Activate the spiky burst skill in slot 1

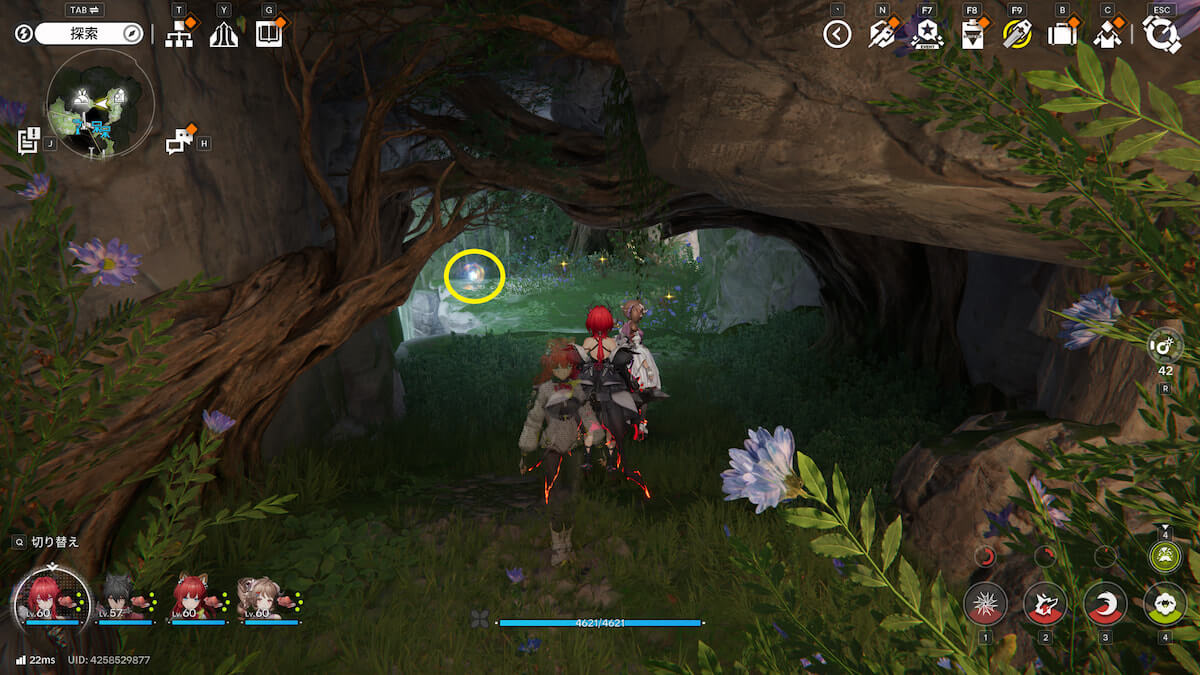point(985,604)
